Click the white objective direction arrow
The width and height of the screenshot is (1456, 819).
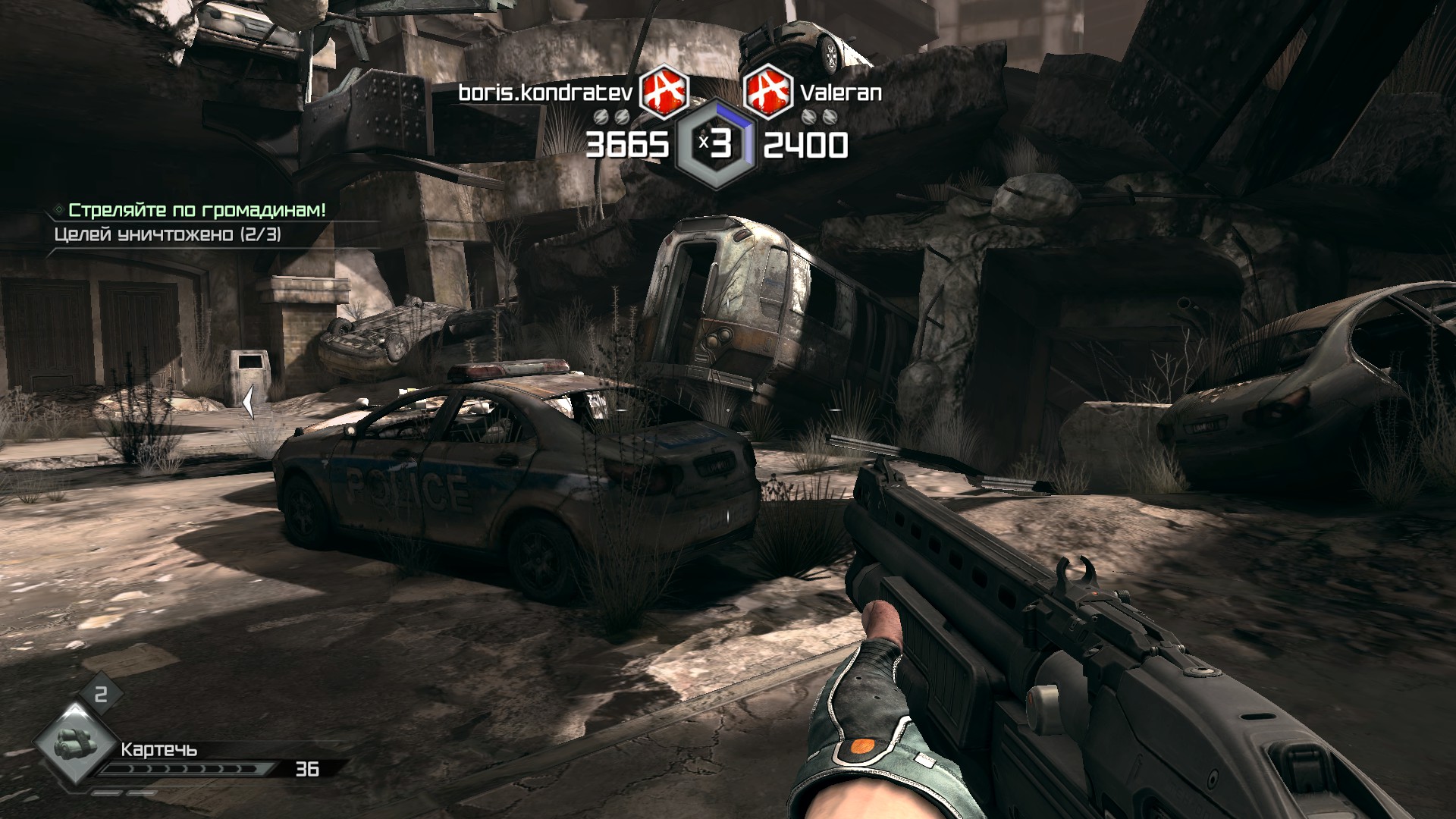click(248, 401)
